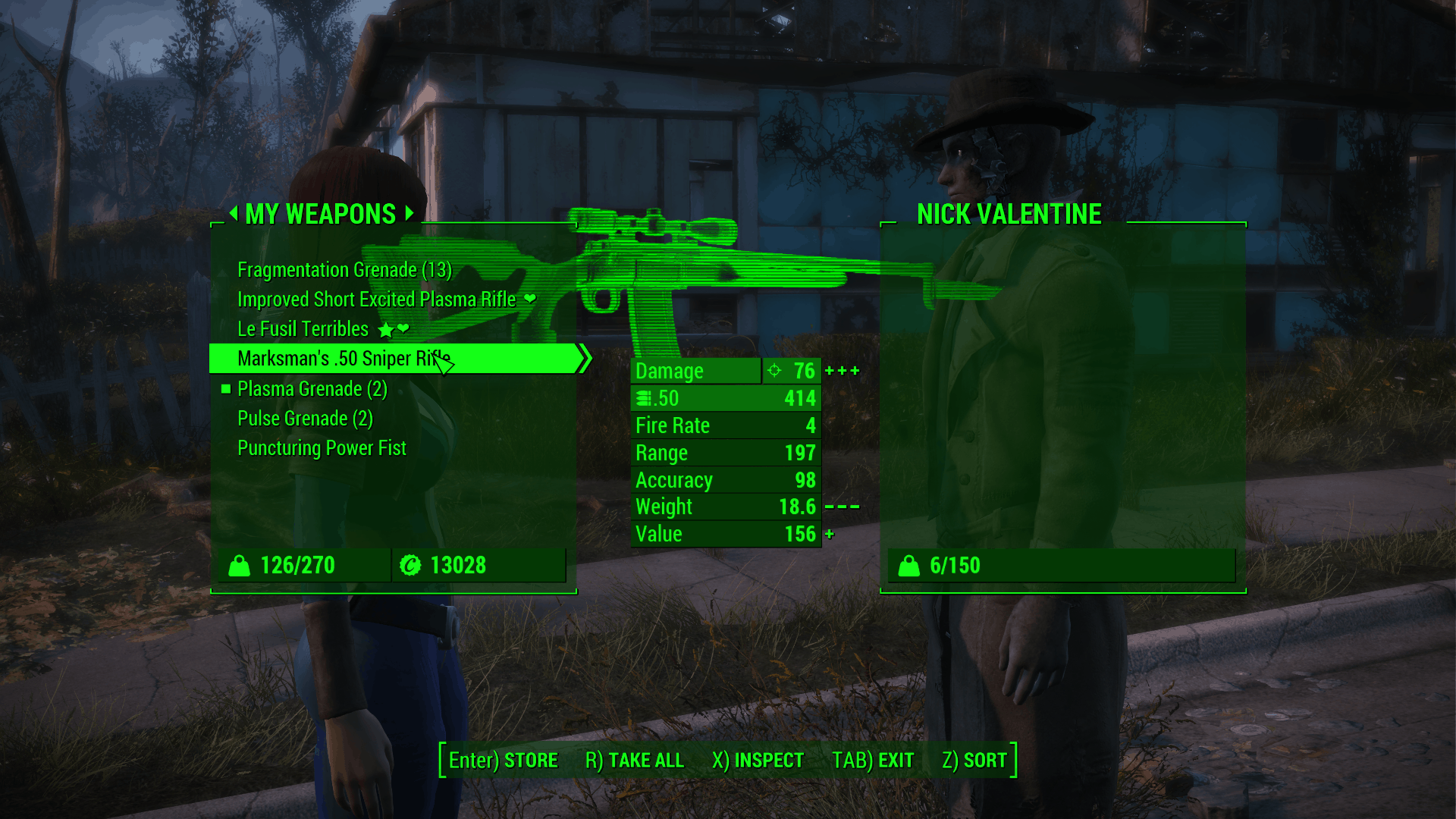Sort the weapons list
This screenshot has width=1456, height=819.
coord(974,760)
